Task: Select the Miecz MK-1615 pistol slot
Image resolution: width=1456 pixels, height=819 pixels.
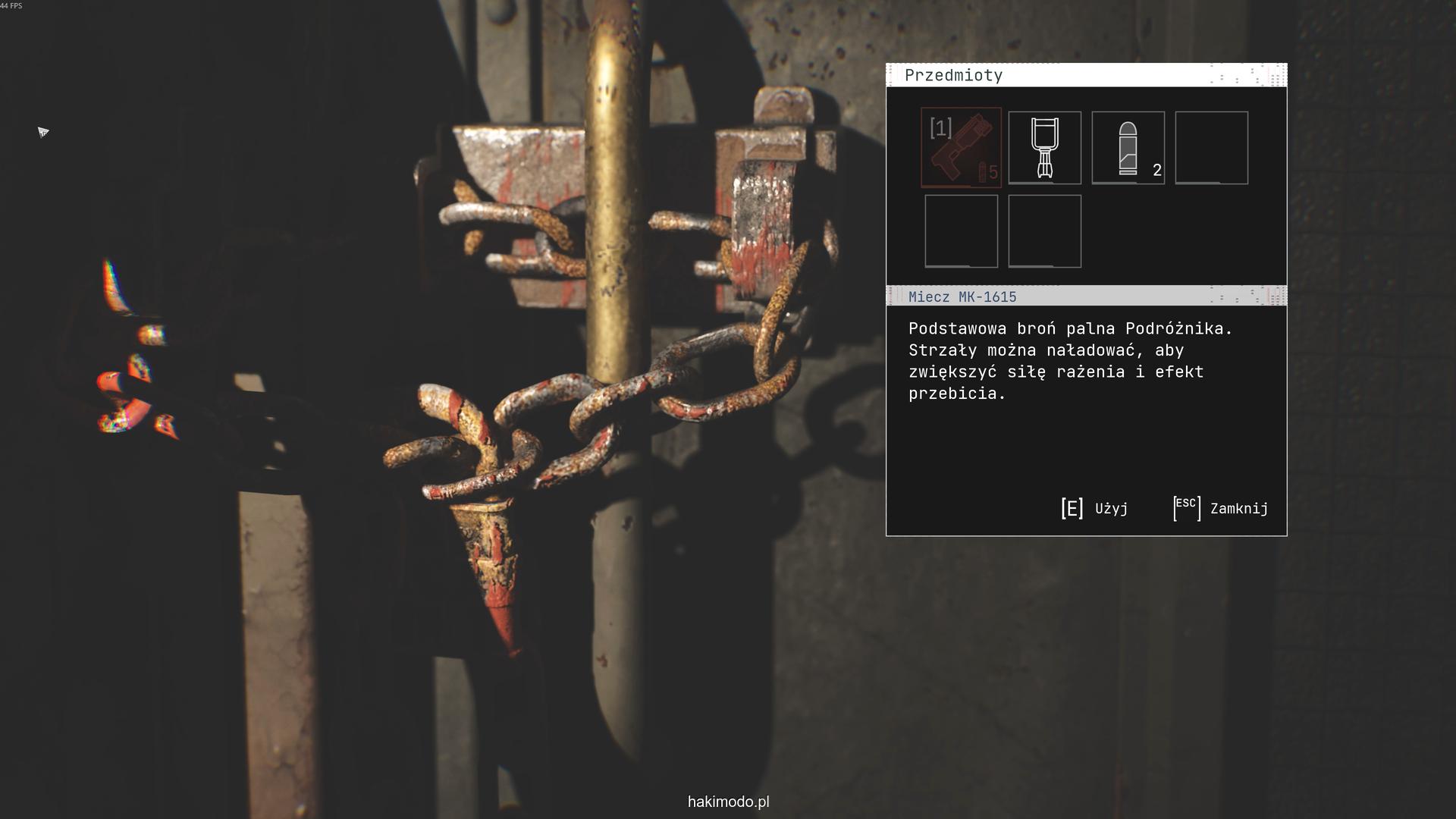Action: 961,147
